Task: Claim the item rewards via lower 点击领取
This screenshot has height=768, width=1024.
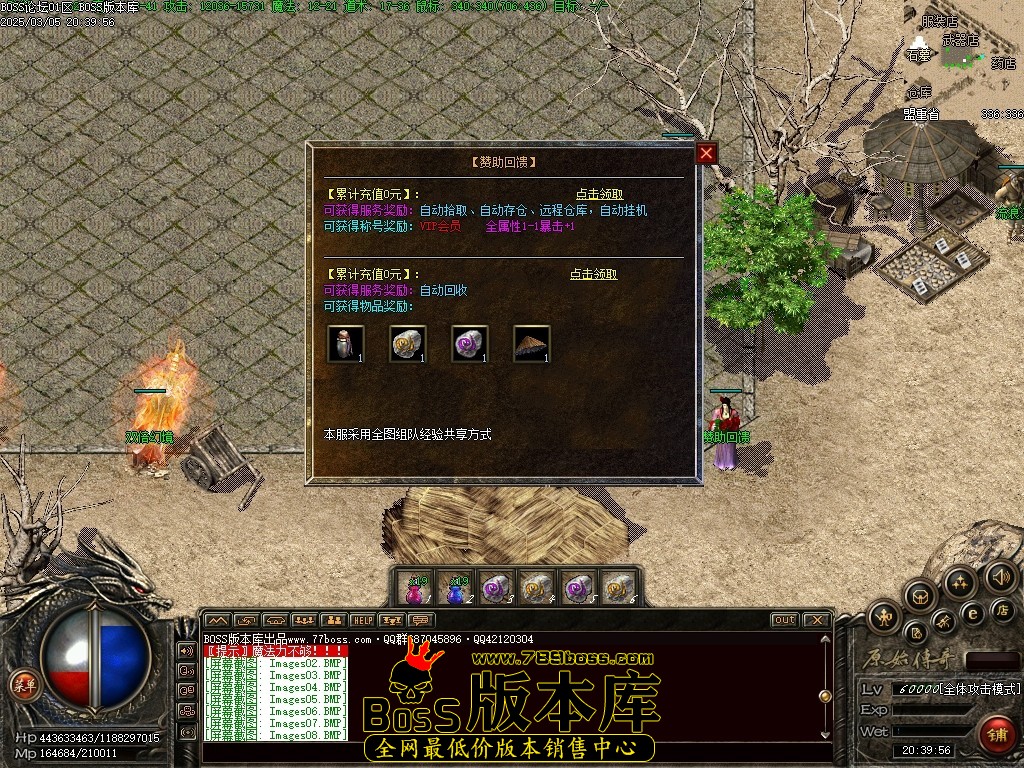Action: [x=593, y=274]
